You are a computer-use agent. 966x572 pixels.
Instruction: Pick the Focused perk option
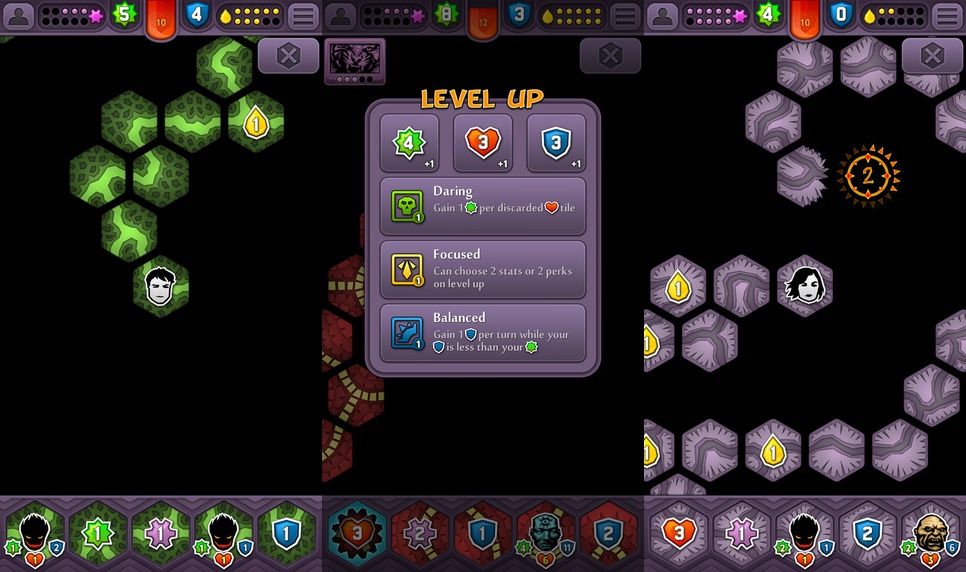[483, 269]
